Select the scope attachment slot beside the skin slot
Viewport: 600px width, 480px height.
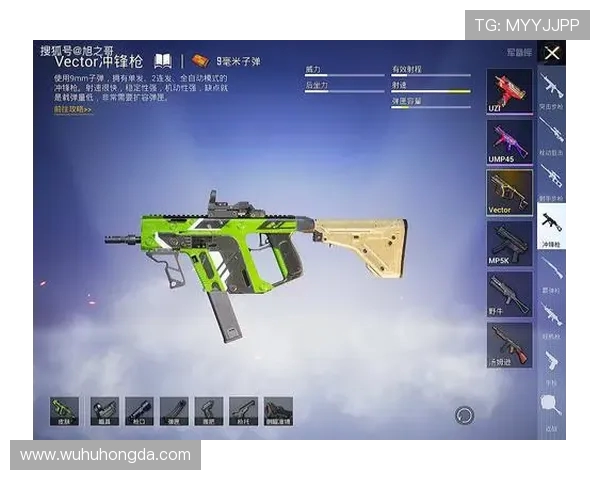tap(104, 411)
